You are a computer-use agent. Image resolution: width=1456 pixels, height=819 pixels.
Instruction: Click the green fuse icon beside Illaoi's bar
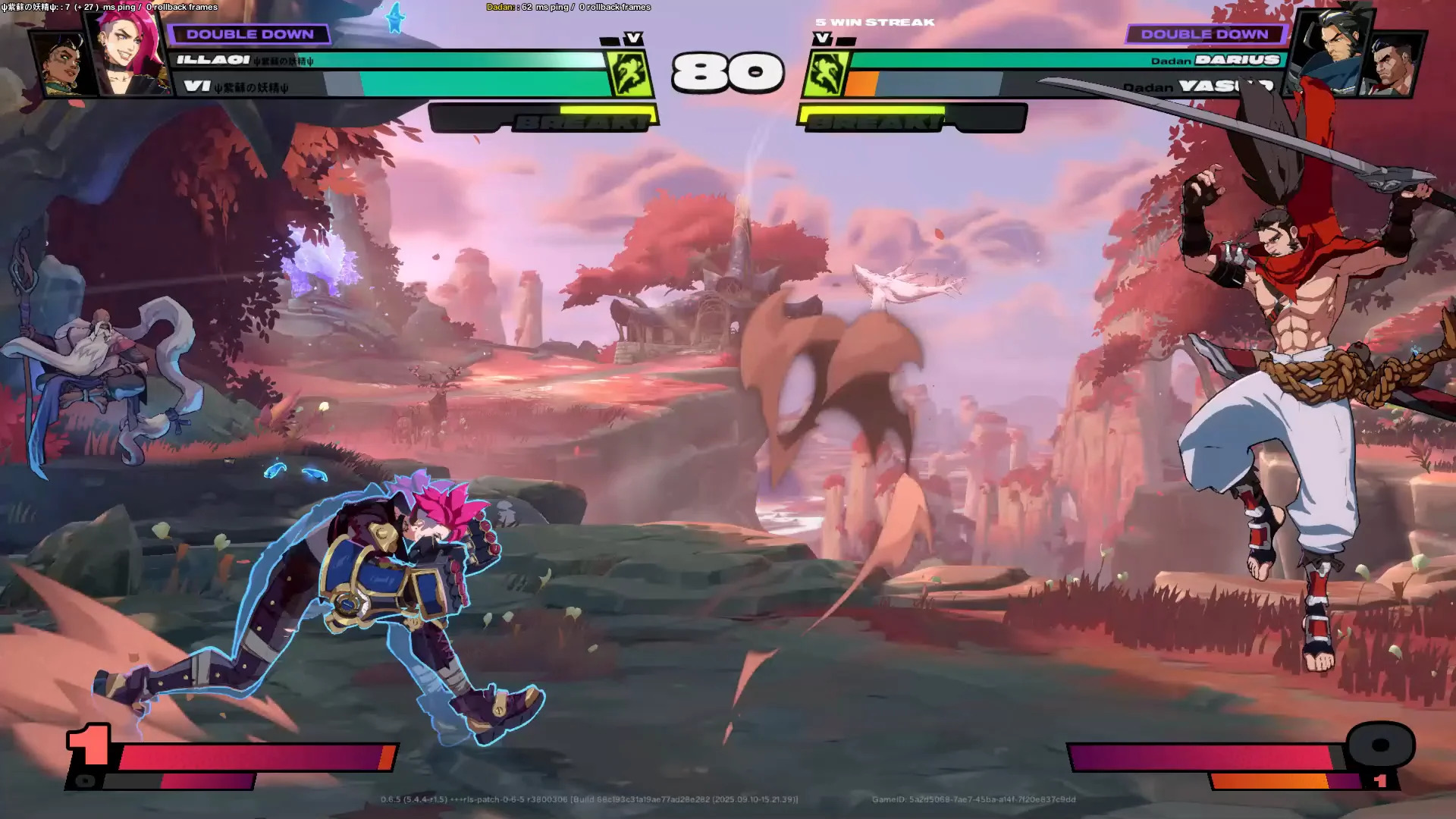[x=629, y=74]
